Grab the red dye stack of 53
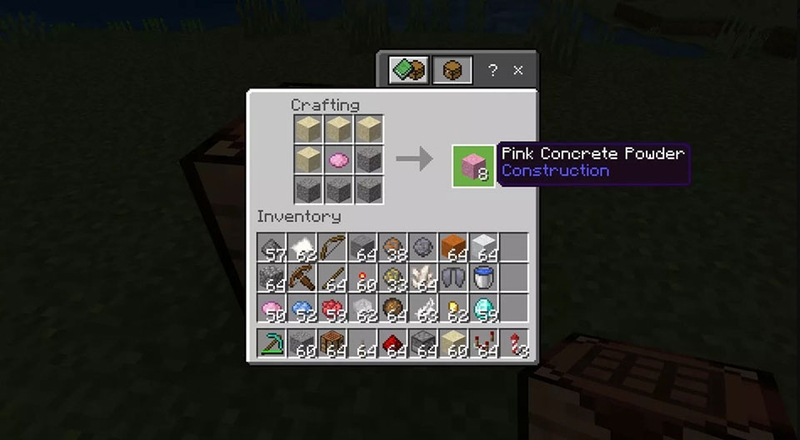 click(x=330, y=307)
